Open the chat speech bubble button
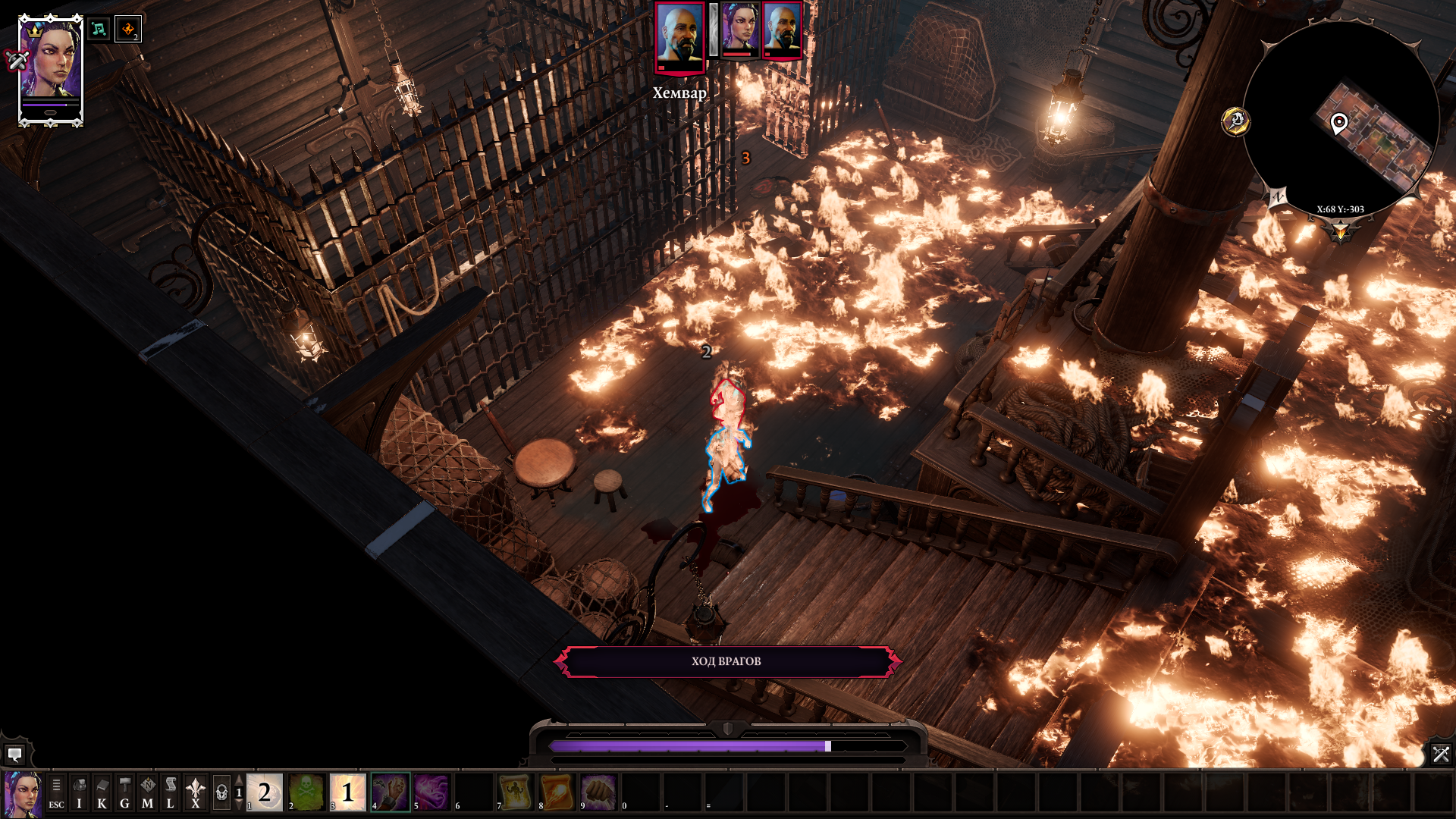The image size is (1456, 819). (14, 754)
